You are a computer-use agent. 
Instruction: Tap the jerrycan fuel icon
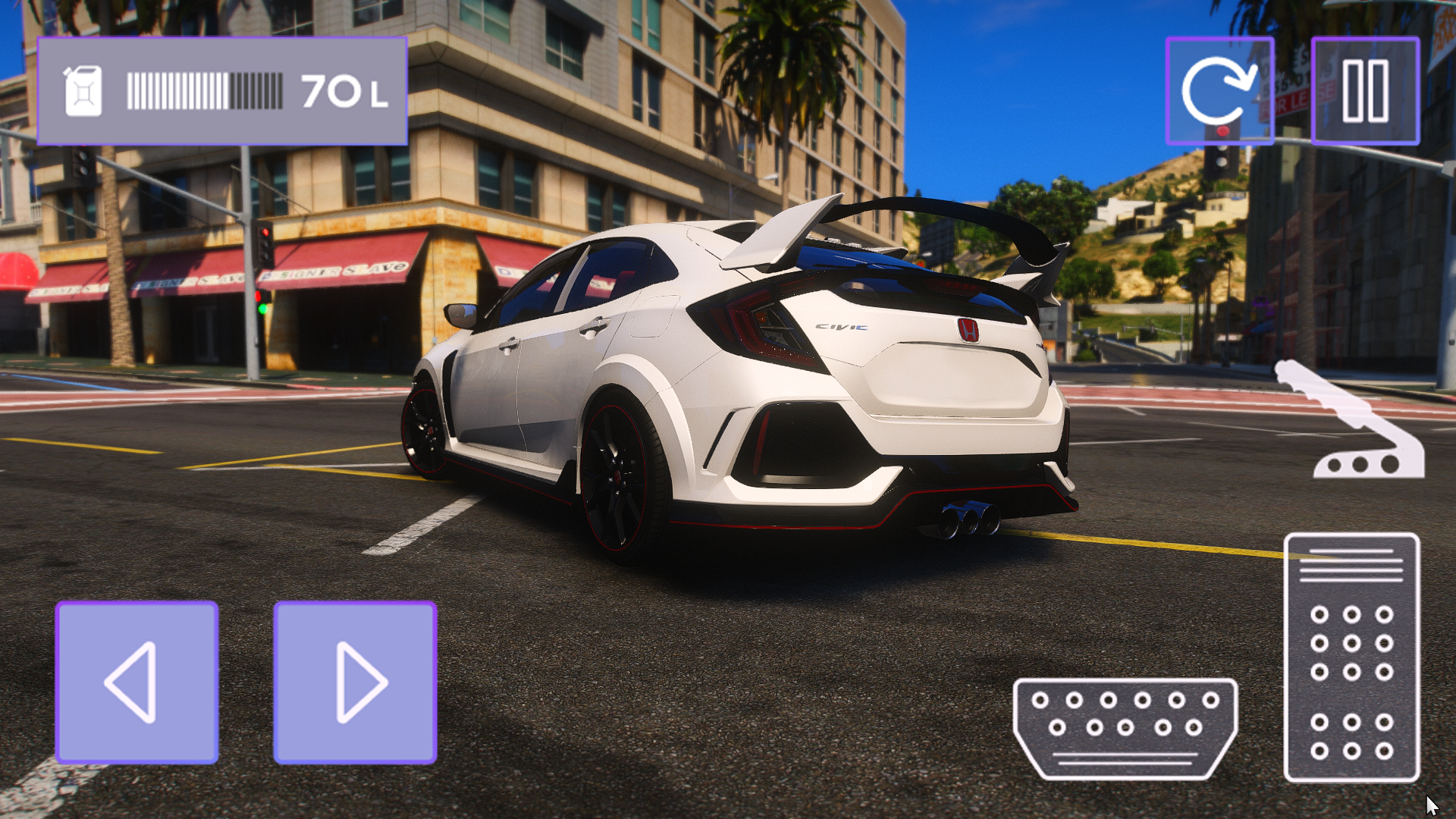83,89
